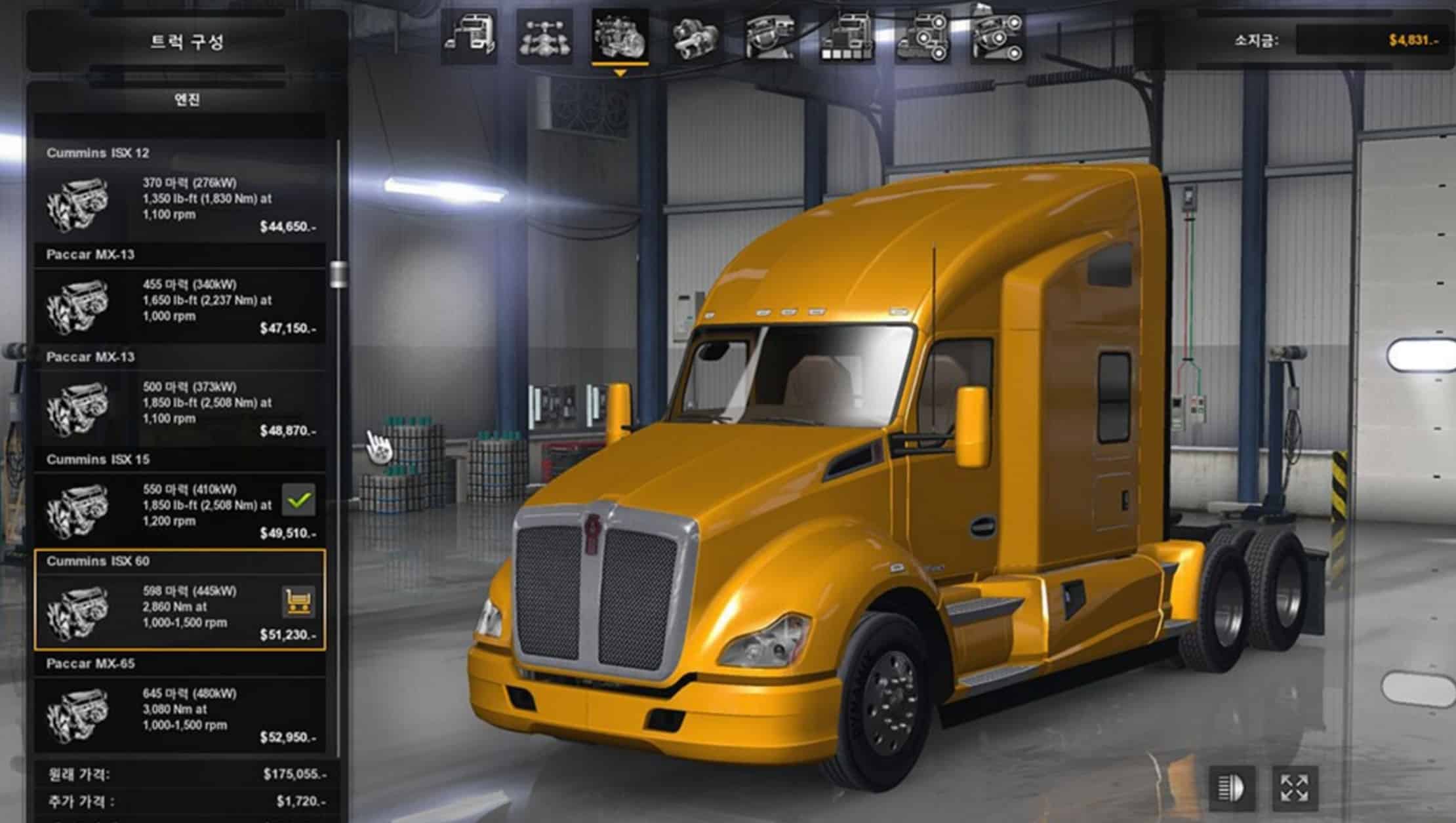Switch to the interior dashboard tab
The height and width of the screenshot is (823, 1456).
pos(771,37)
